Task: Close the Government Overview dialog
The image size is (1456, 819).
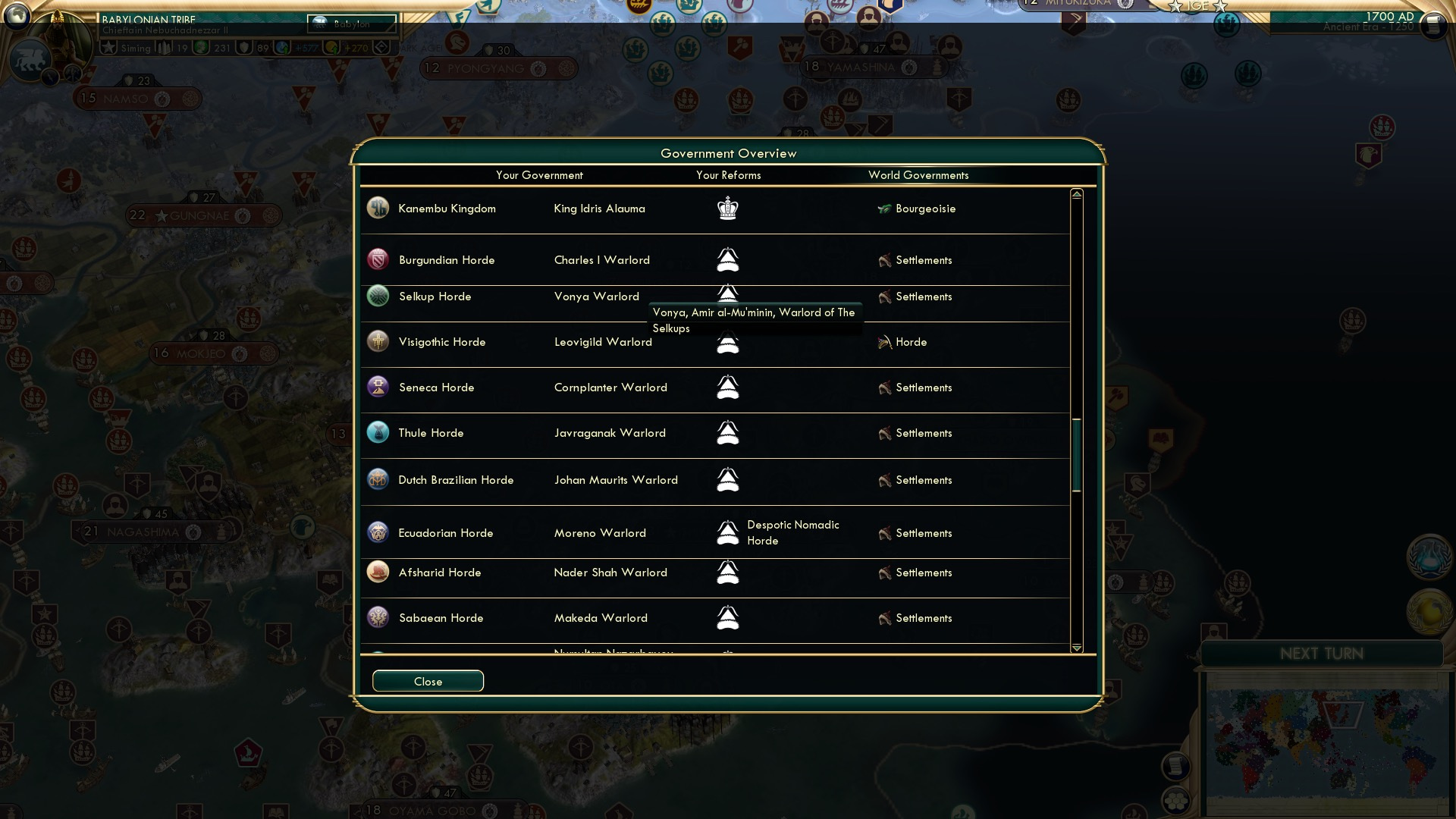Action: click(427, 681)
